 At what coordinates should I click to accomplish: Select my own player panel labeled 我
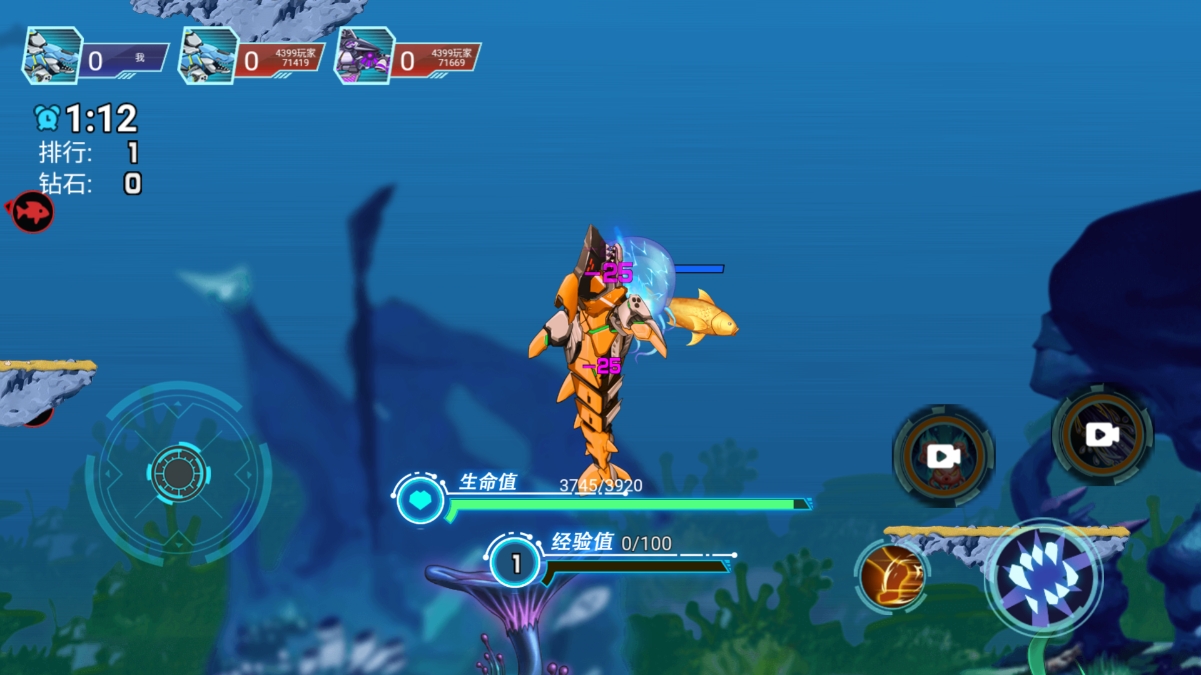click(96, 57)
